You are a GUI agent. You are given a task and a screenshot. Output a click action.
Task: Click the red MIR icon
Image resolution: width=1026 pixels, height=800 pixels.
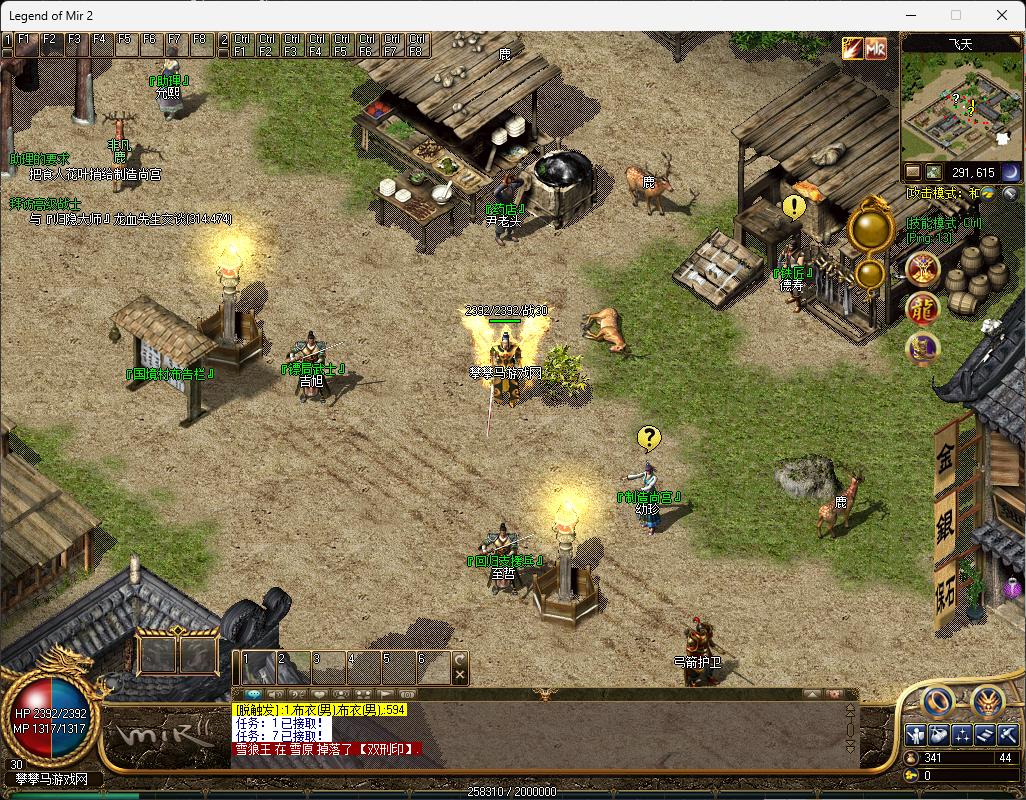click(876, 48)
